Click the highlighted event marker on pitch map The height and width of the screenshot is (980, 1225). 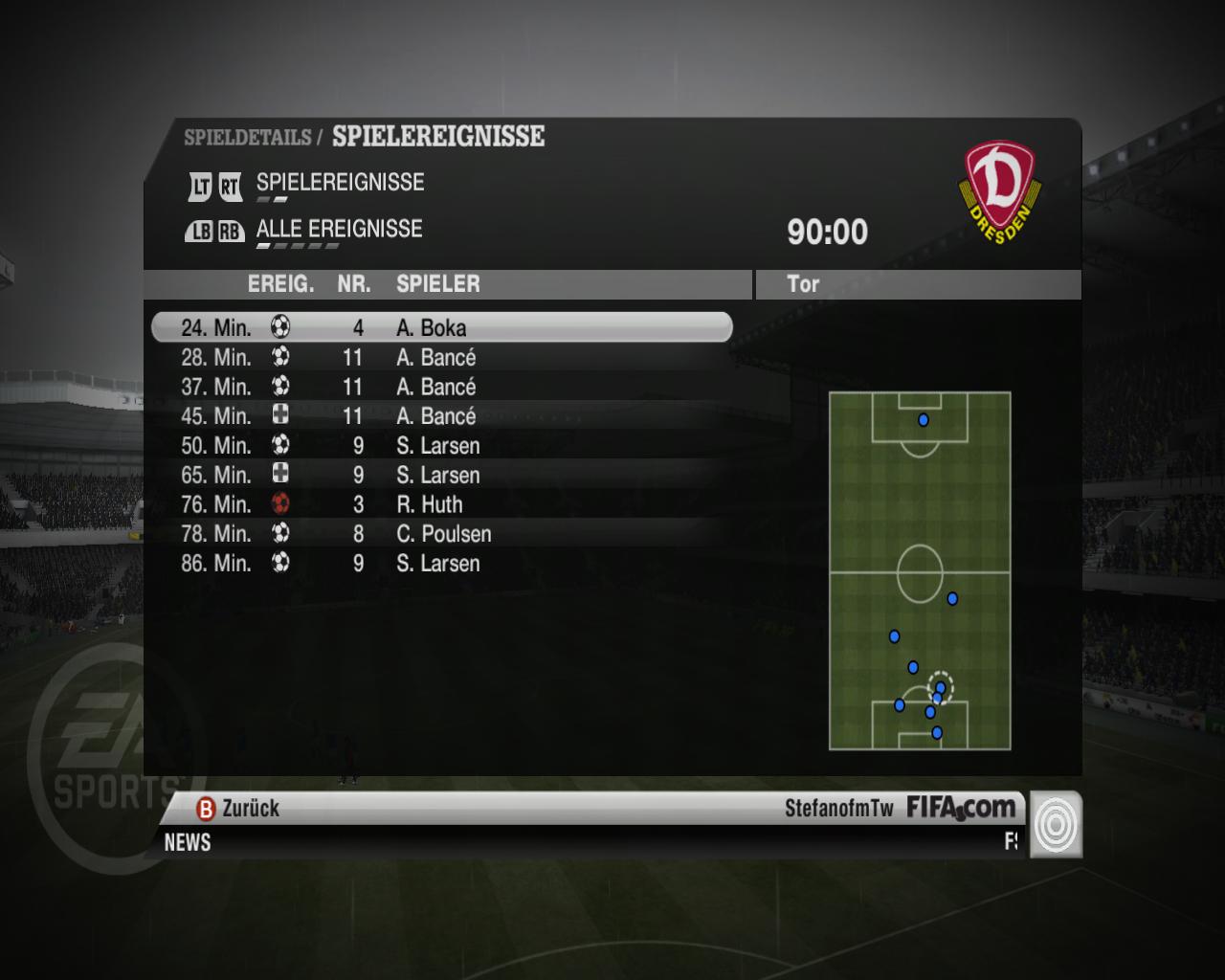940,687
